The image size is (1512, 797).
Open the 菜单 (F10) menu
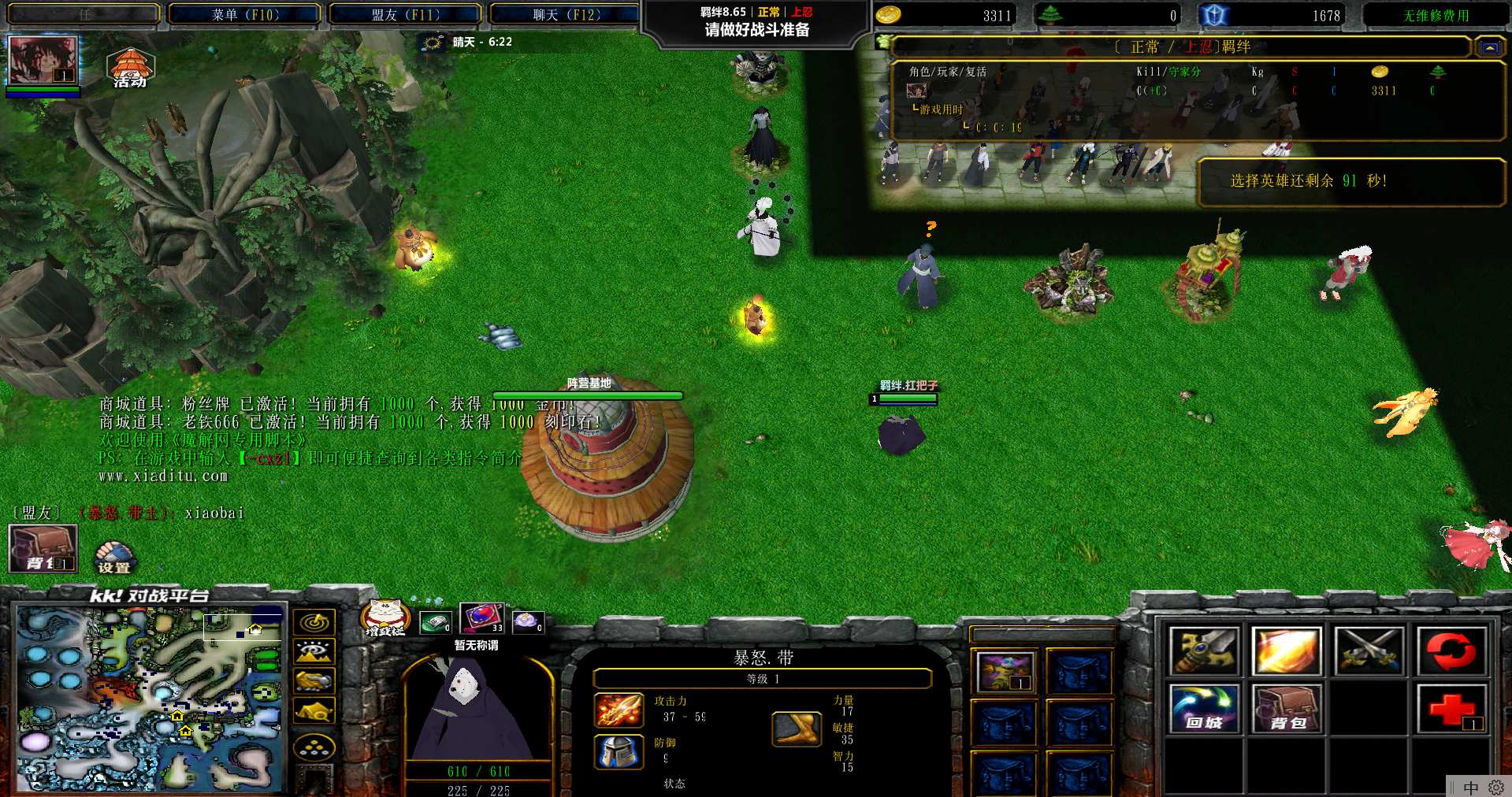click(245, 14)
